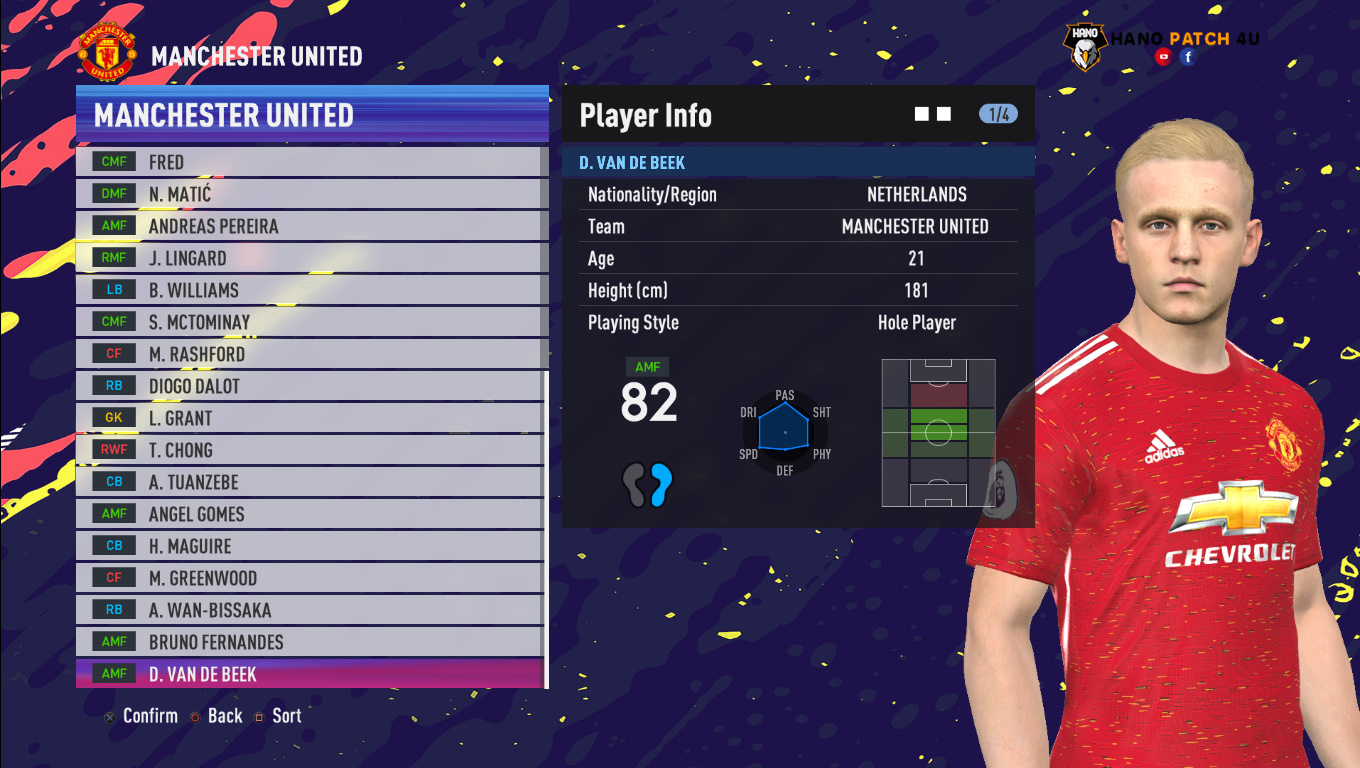Select M. Rashford row

pyautogui.click(x=310, y=354)
